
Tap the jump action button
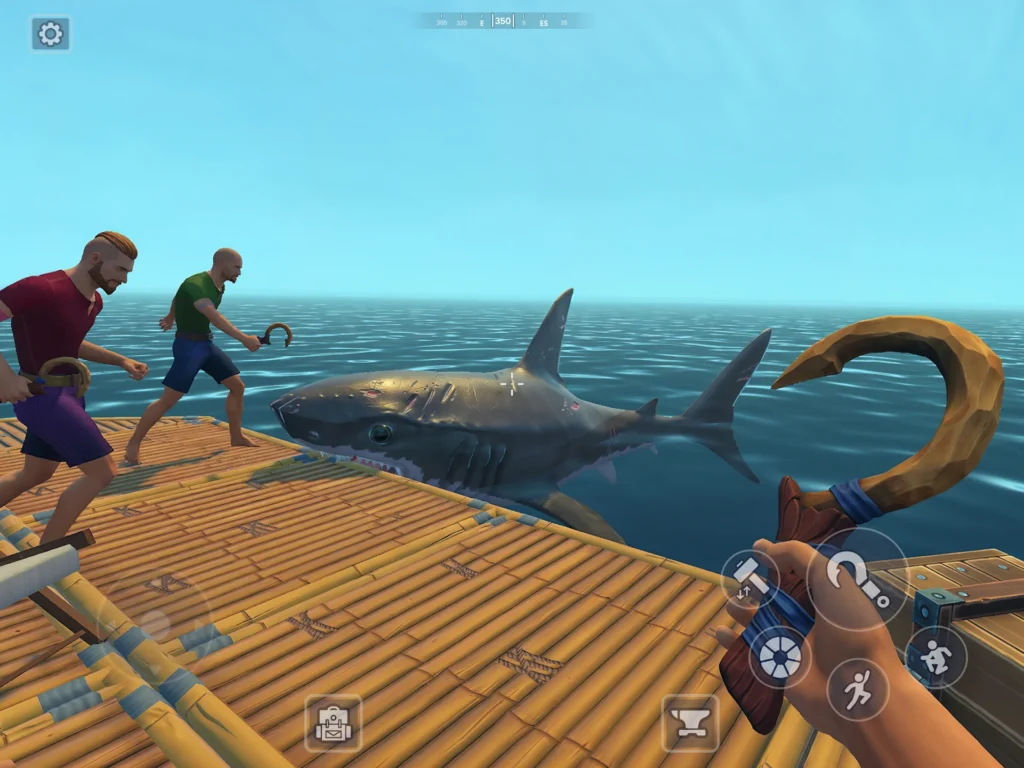[x=857, y=689]
